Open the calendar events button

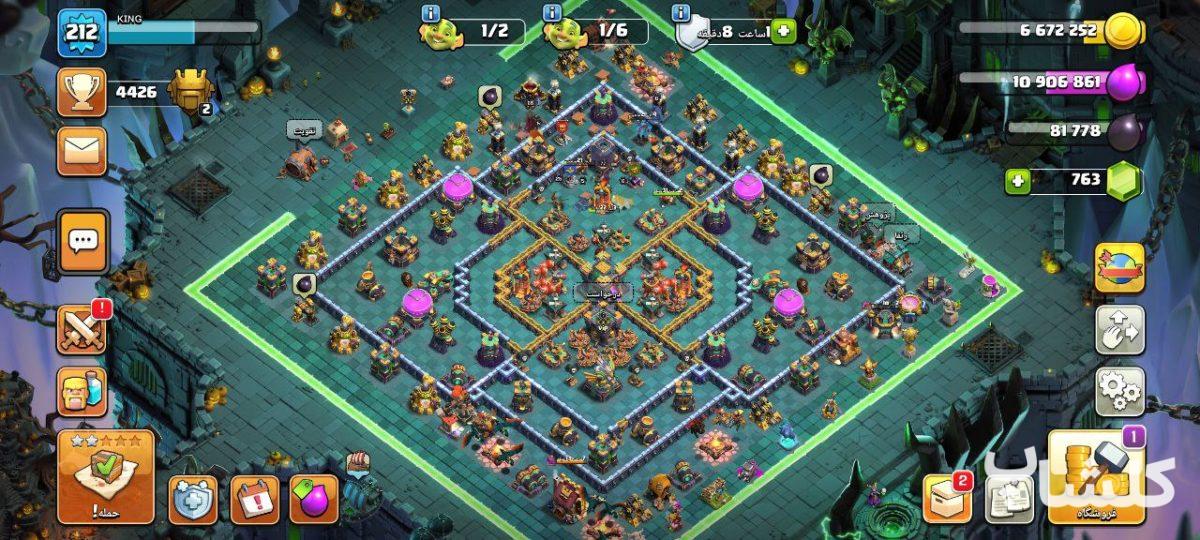tap(255, 498)
